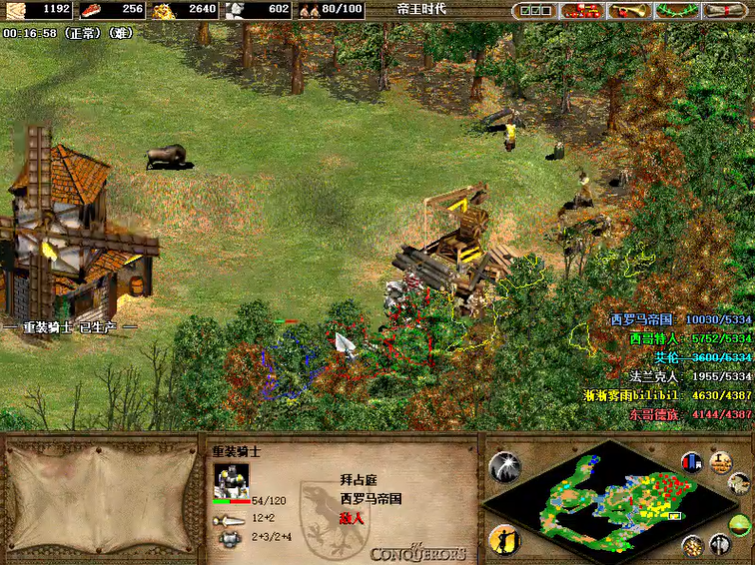Open chat with the horn button
Image resolution: width=755 pixels, height=565 pixels.
coord(630,10)
